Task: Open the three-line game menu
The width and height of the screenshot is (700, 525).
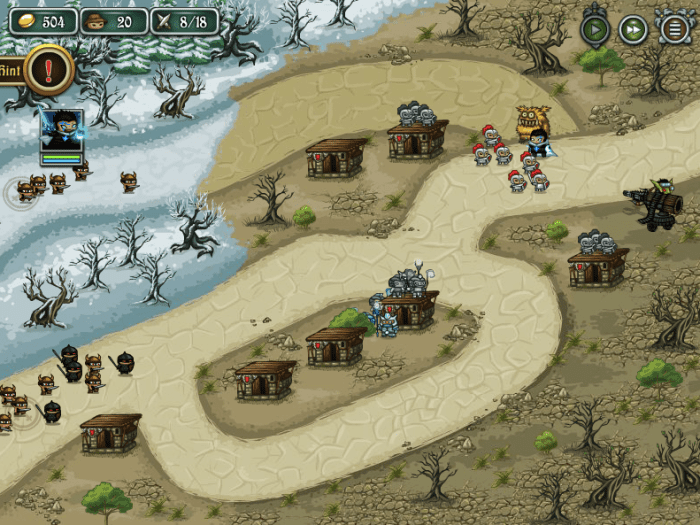Action: (x=675, y=29)
